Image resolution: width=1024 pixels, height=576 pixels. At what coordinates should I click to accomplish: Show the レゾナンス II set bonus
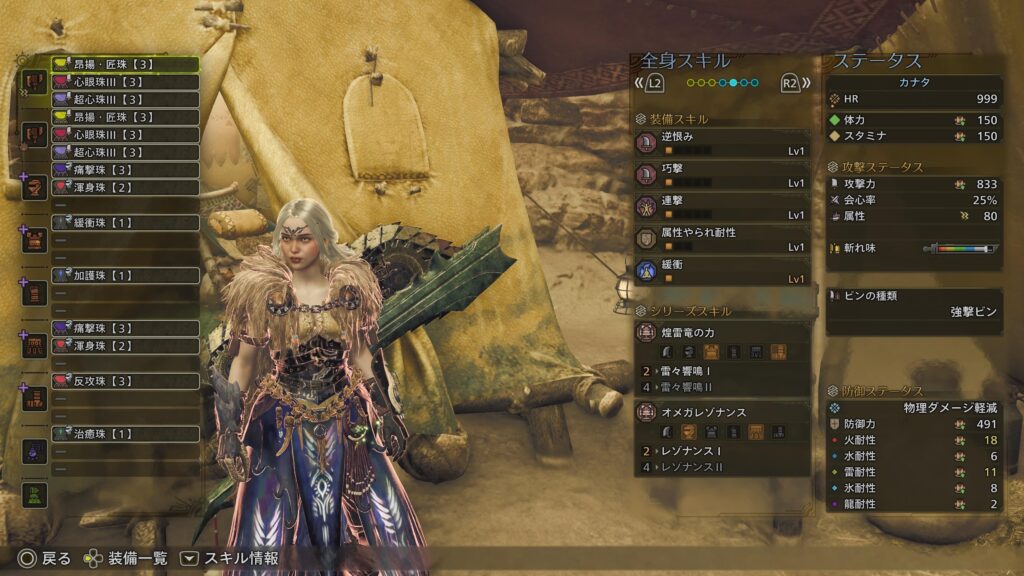(x=721, y=467)
